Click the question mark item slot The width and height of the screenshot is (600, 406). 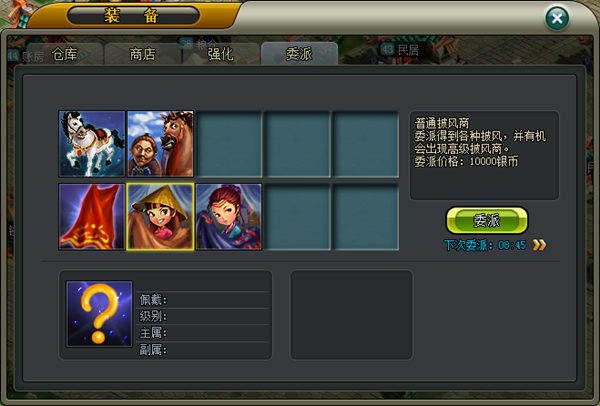tap(99, 313)
